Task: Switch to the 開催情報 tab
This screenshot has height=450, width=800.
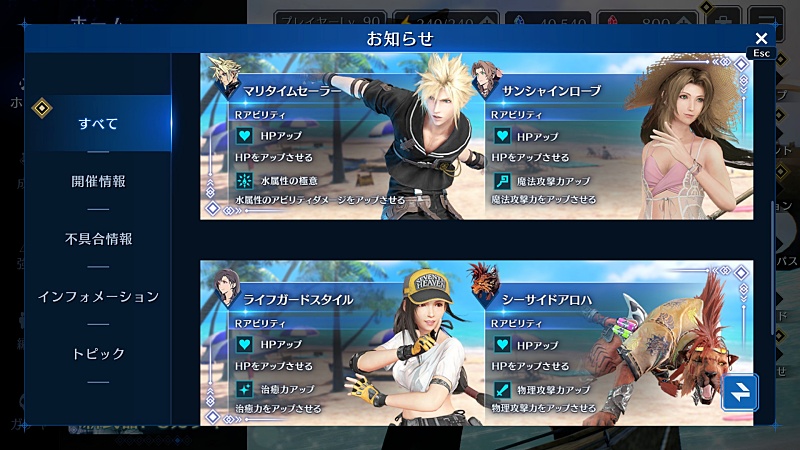Action: pyautogui.click(x=98, y=182)
